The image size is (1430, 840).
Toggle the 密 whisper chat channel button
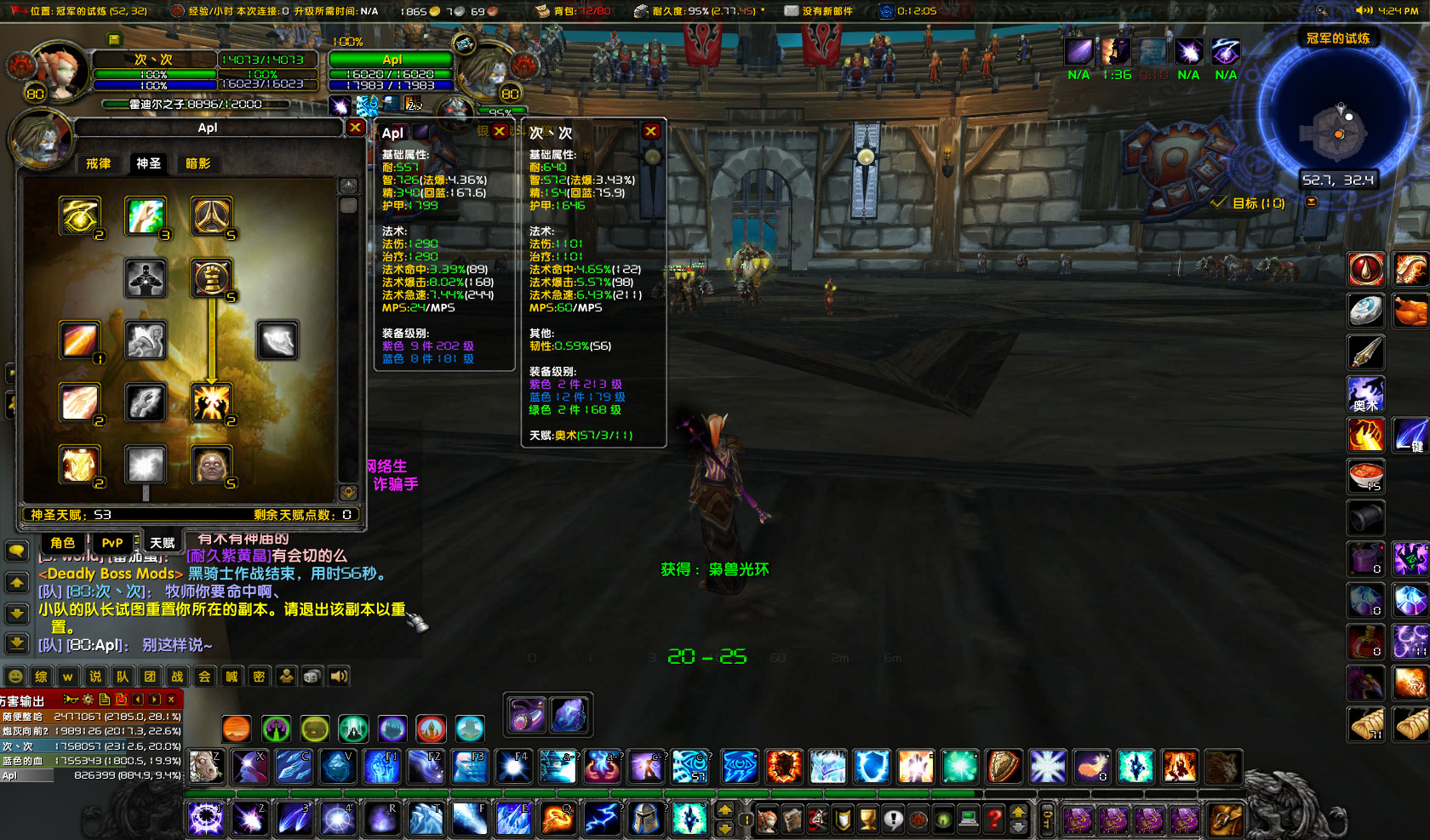[257, 676]
